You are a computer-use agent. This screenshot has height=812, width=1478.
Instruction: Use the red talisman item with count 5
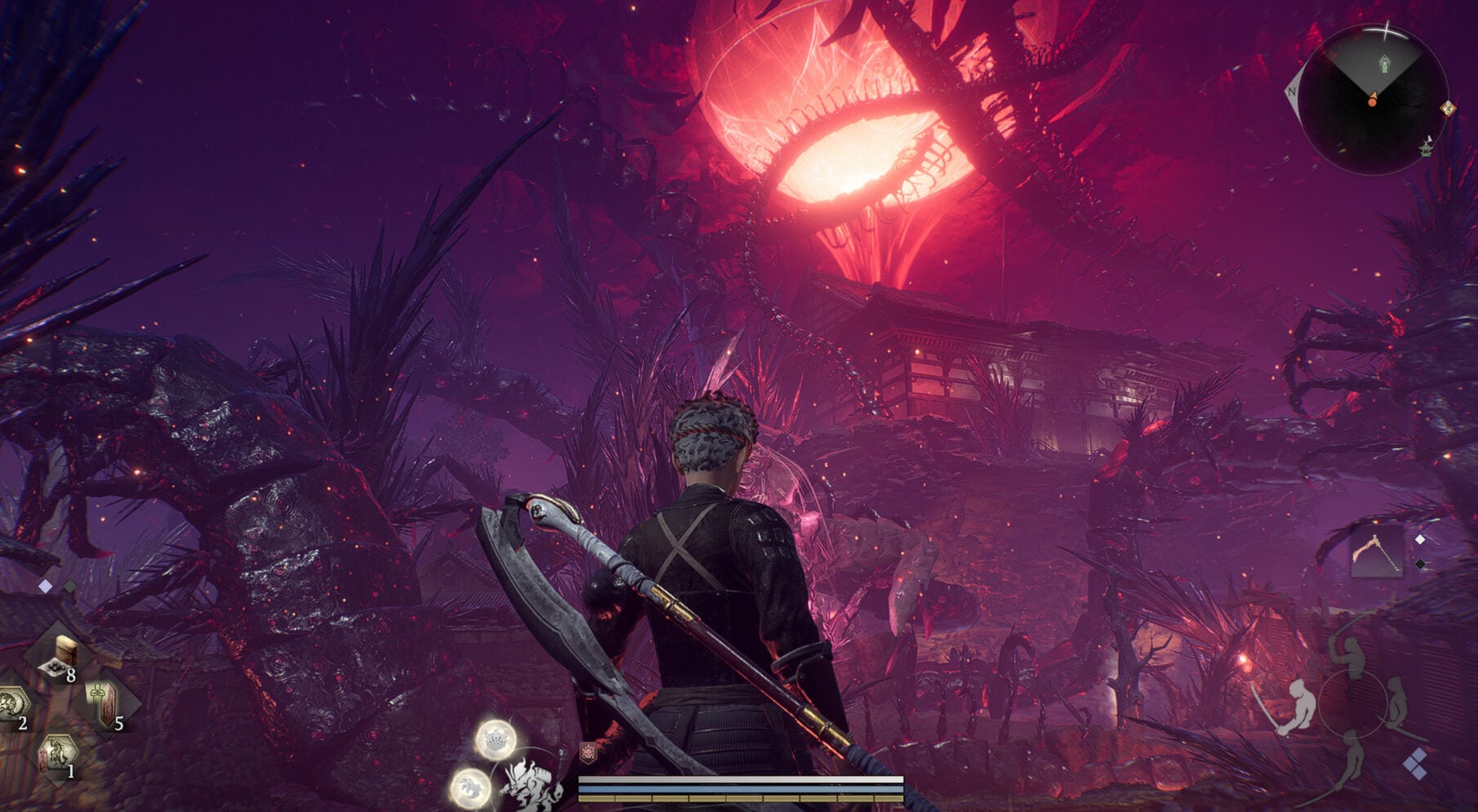point(105,703)
